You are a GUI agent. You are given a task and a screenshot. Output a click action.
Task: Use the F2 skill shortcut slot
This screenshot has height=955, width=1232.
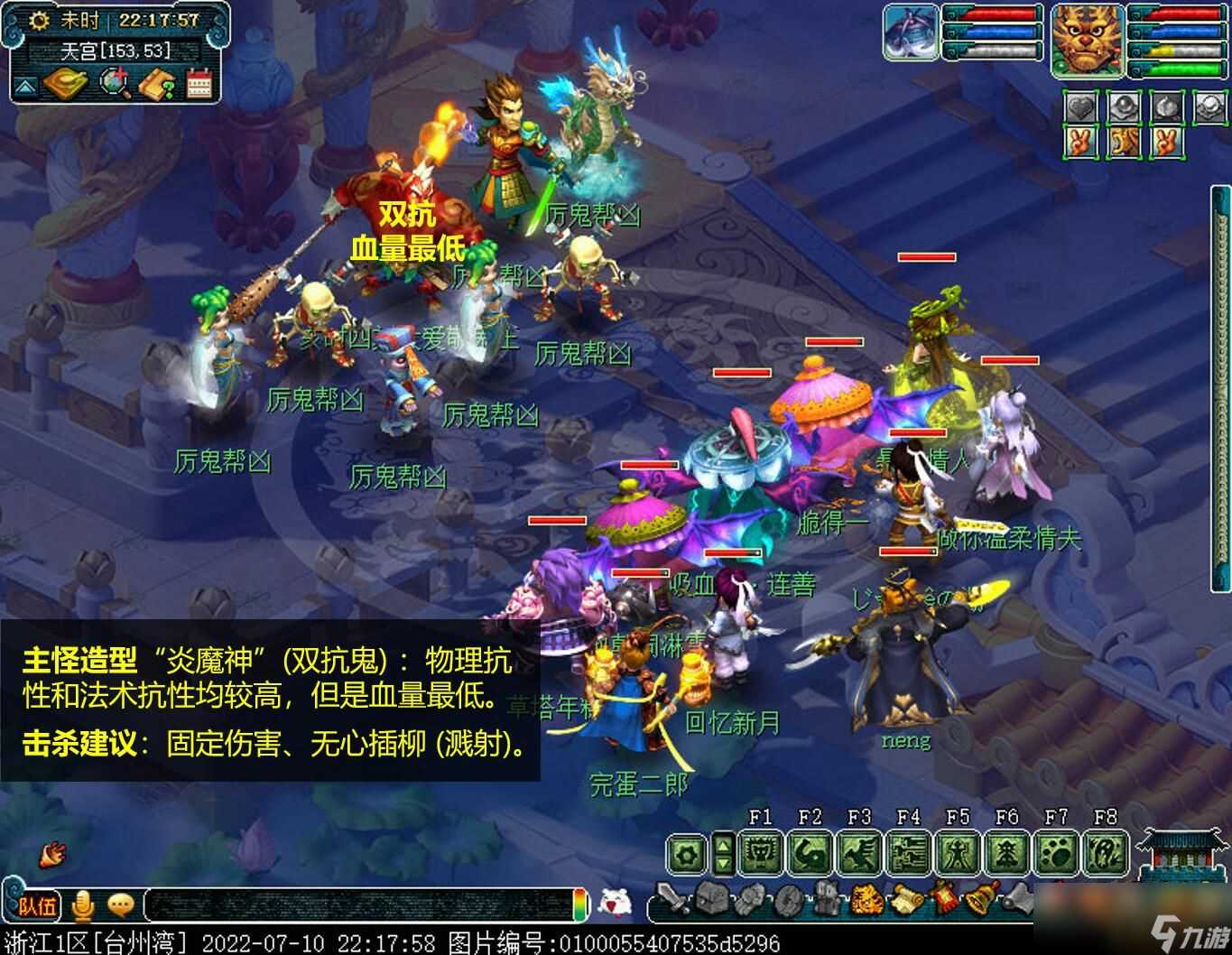pyautogui.click(x=810, y=852)
